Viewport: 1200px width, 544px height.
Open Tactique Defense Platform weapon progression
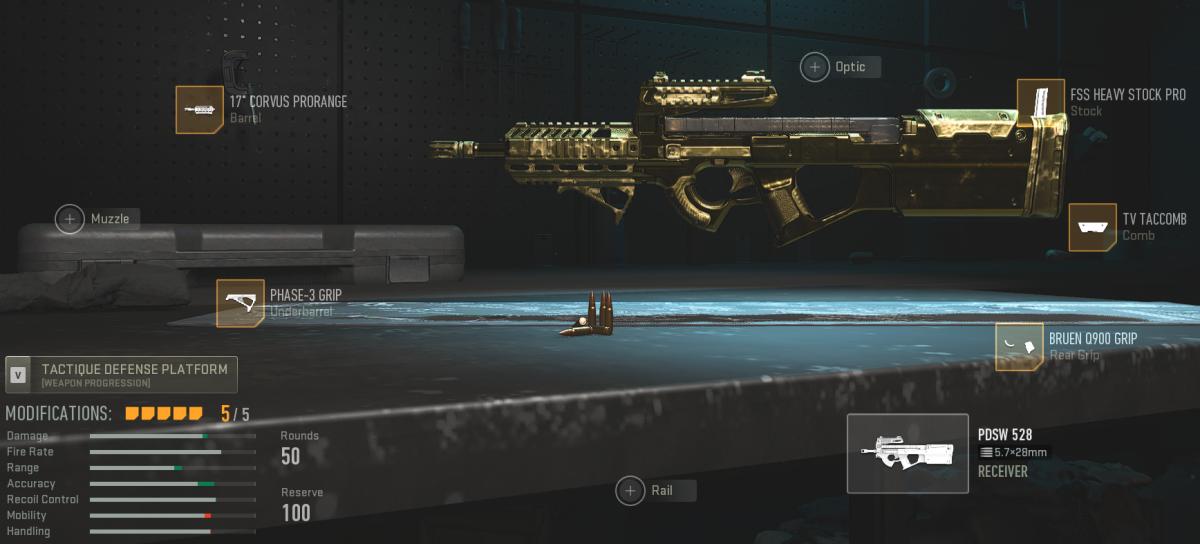pyautogui.click(x=122, y=374)
